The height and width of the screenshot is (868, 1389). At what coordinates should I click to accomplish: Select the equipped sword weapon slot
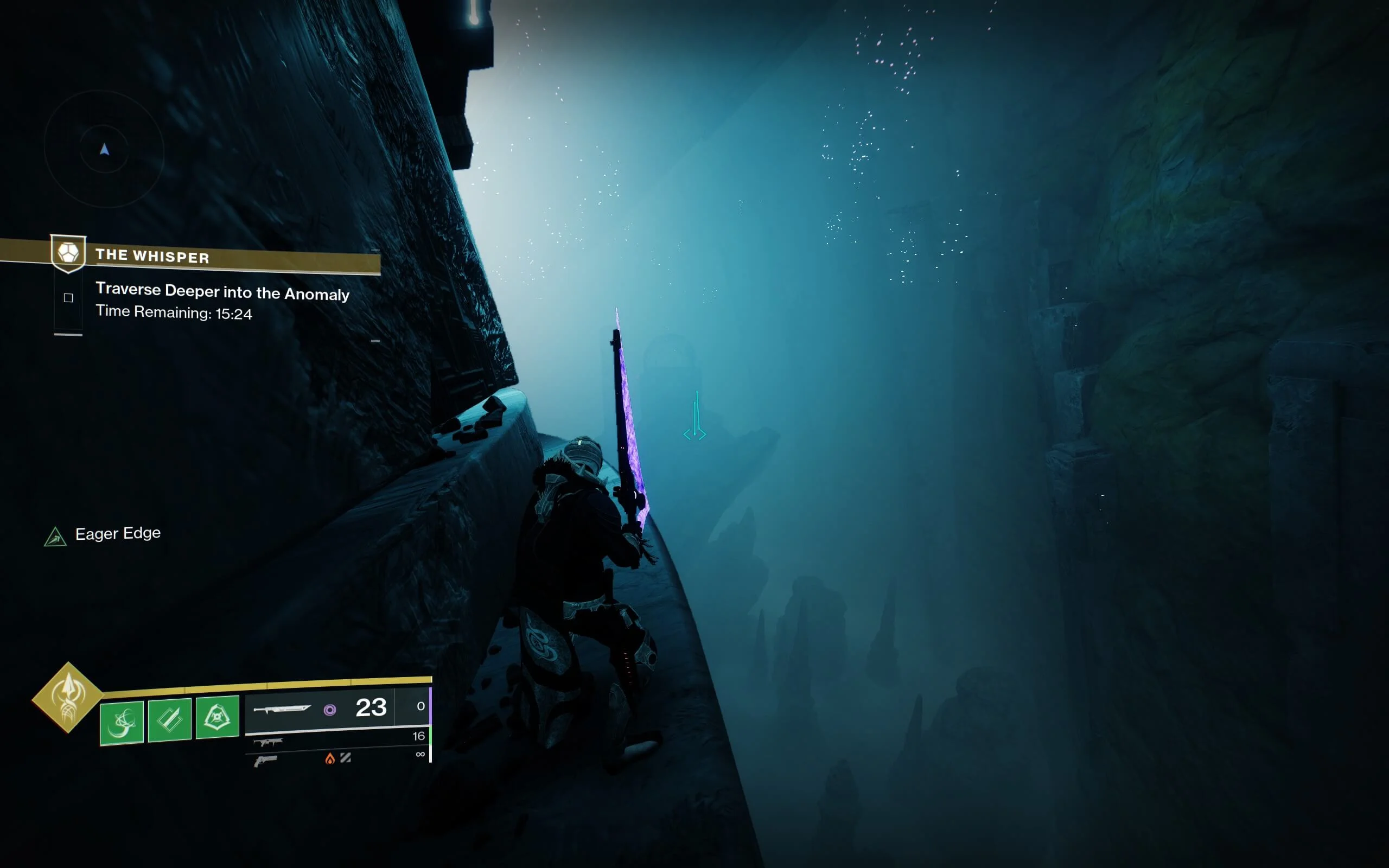[282, 709]
